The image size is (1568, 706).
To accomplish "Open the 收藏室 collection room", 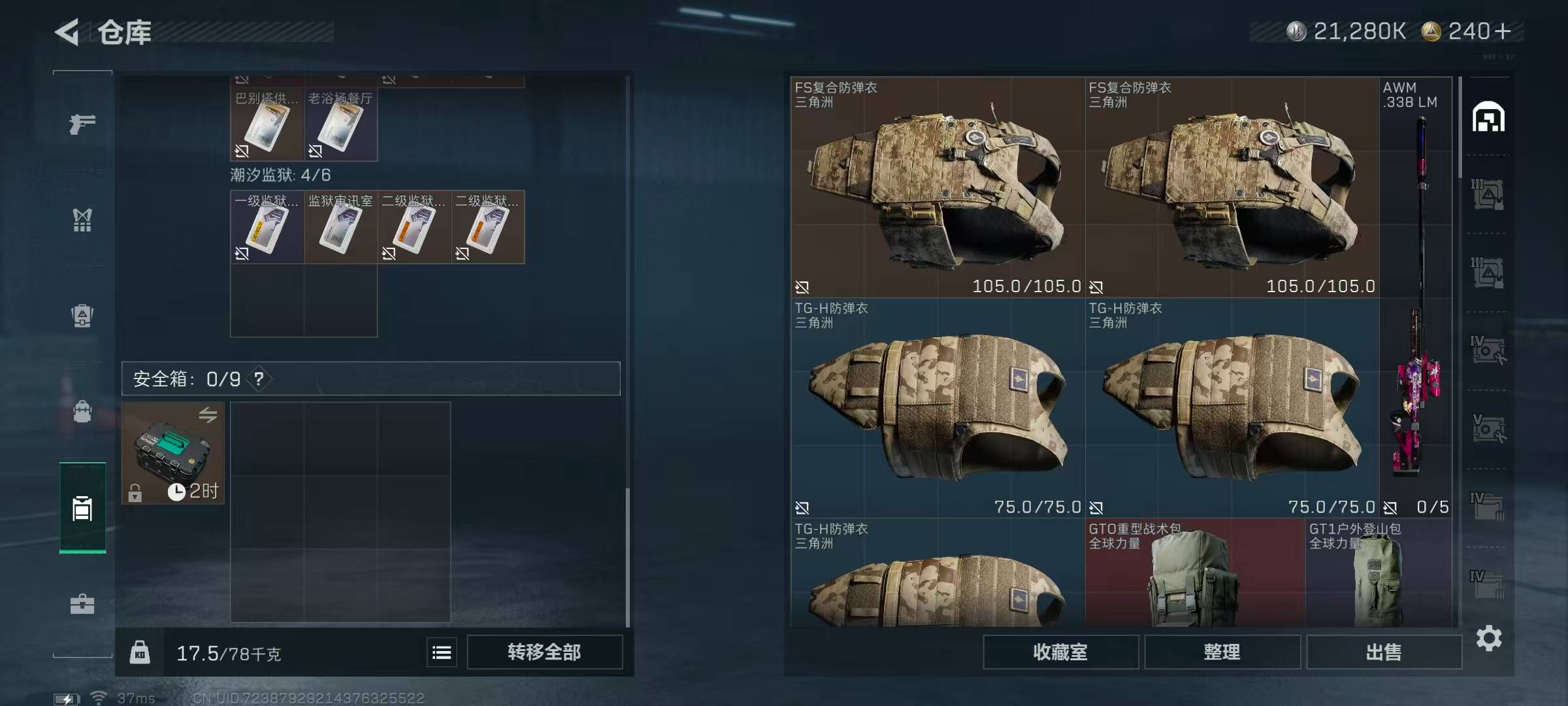I will tap(1060, 652).
